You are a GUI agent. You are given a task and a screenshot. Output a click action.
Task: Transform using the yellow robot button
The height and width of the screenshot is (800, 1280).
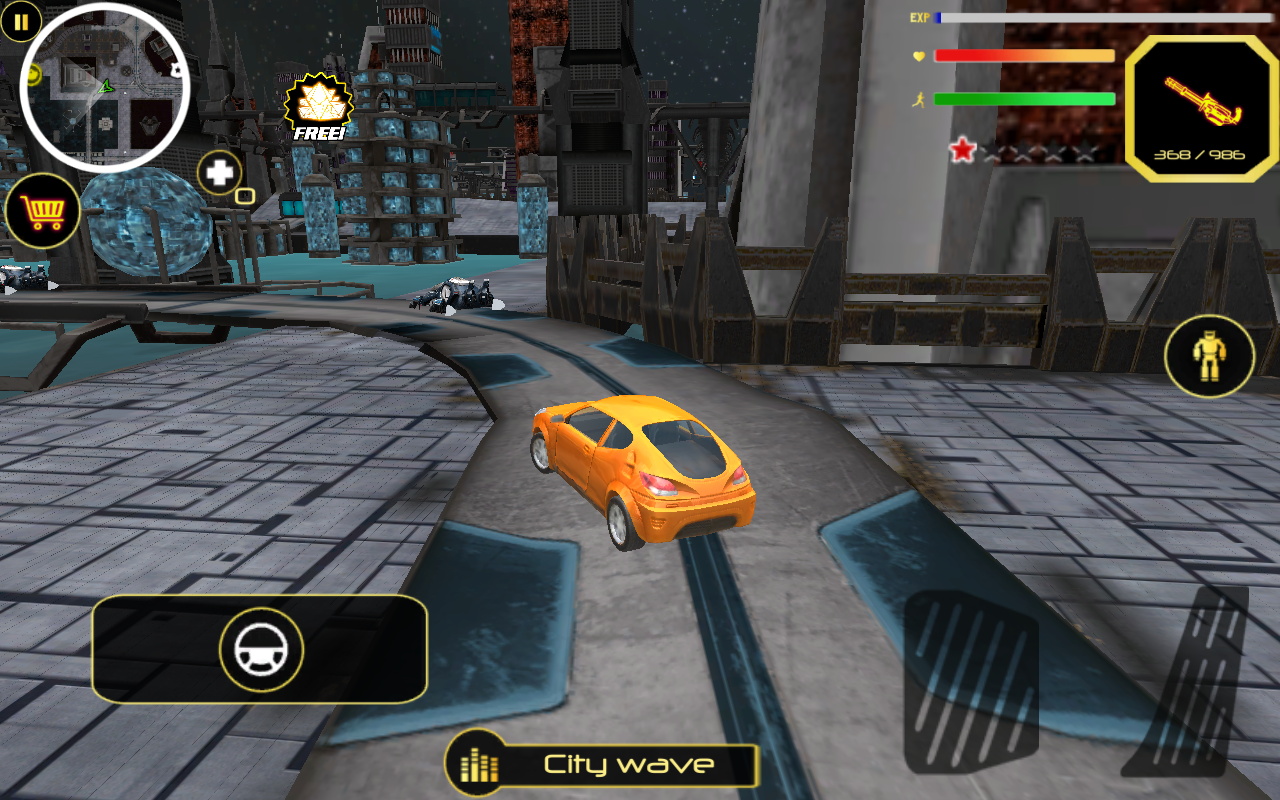tap(1209, 356)
